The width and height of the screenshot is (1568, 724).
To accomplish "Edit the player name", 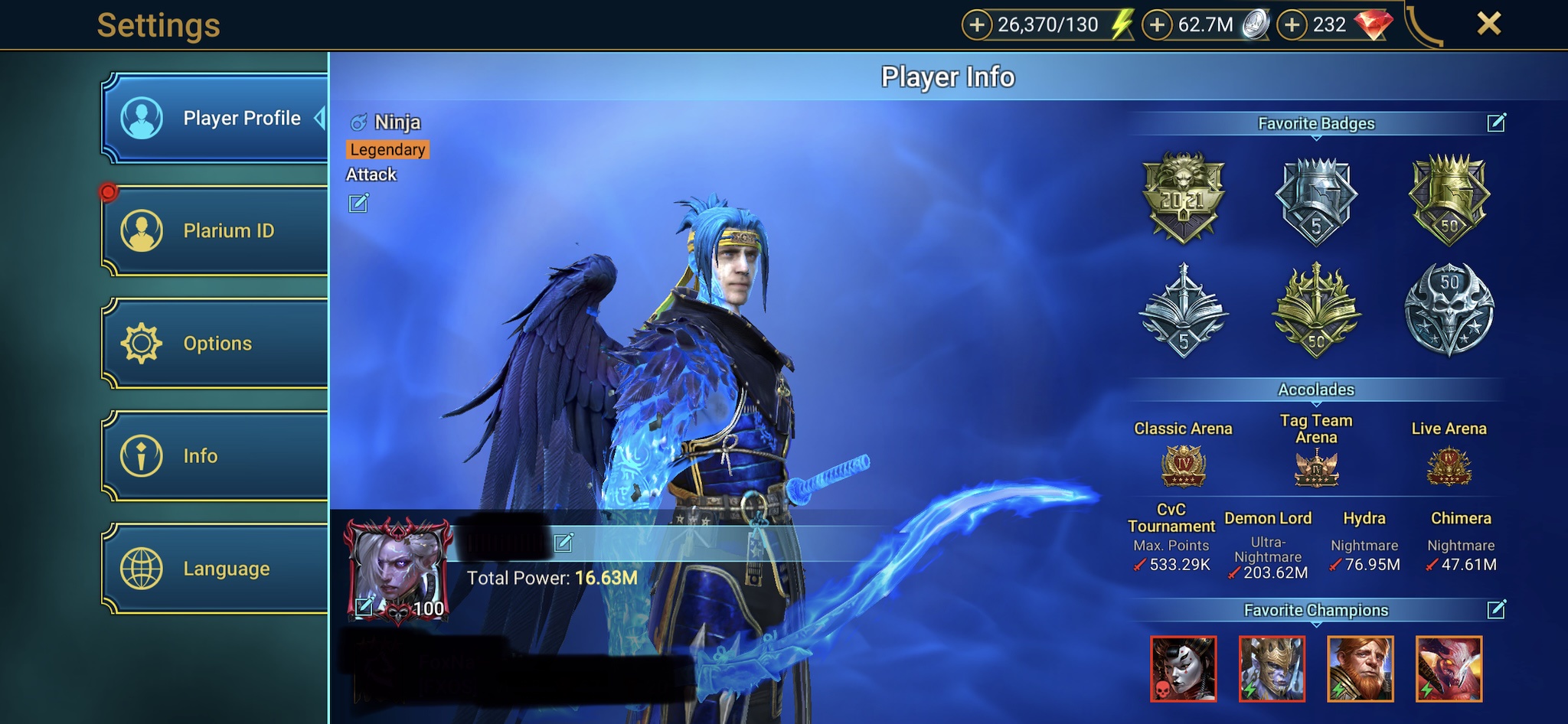I will [x=563, y=543].
